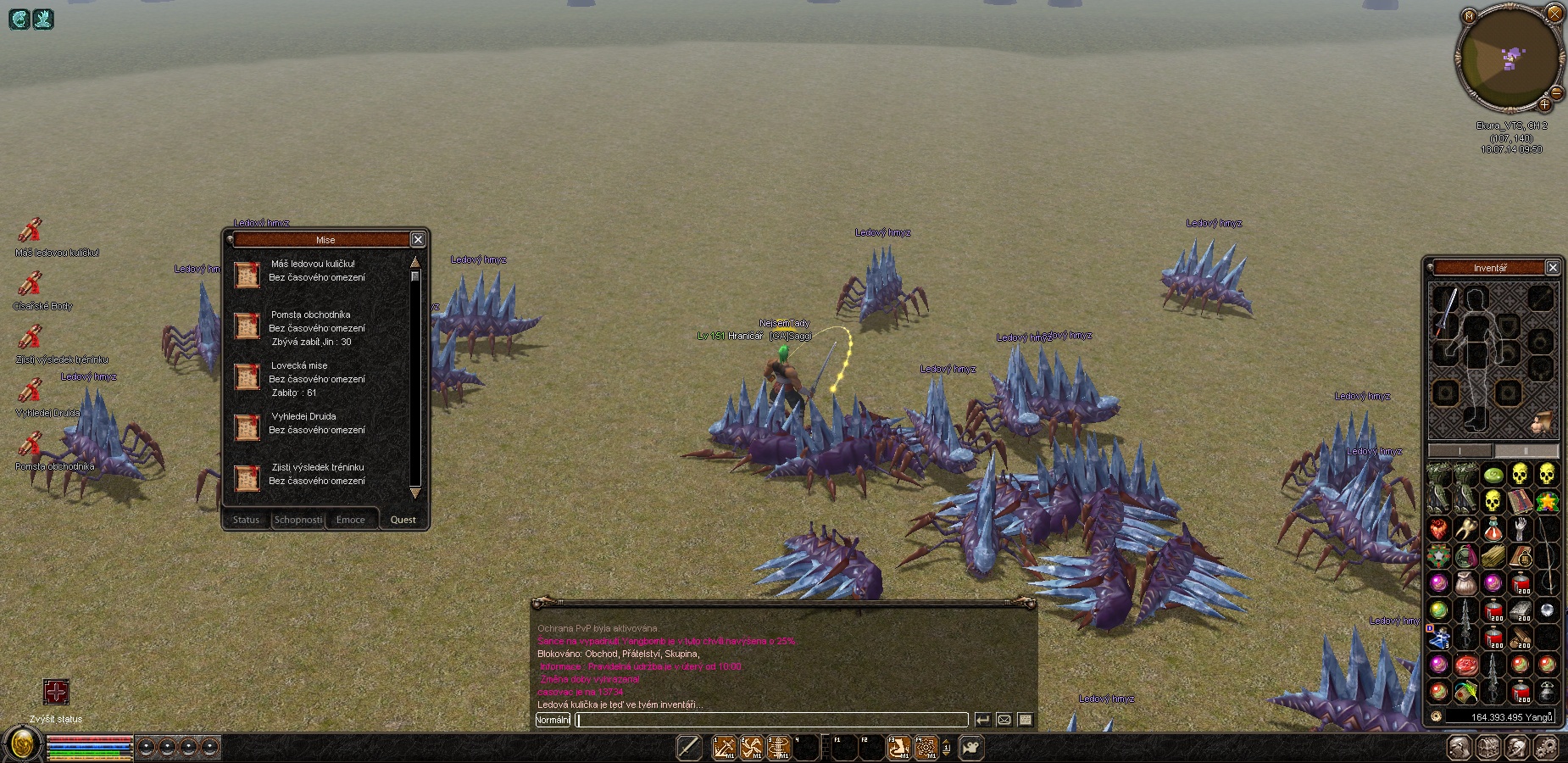Close the Mise quest window
Screen dimensions: 1568x763
(418, 240)
